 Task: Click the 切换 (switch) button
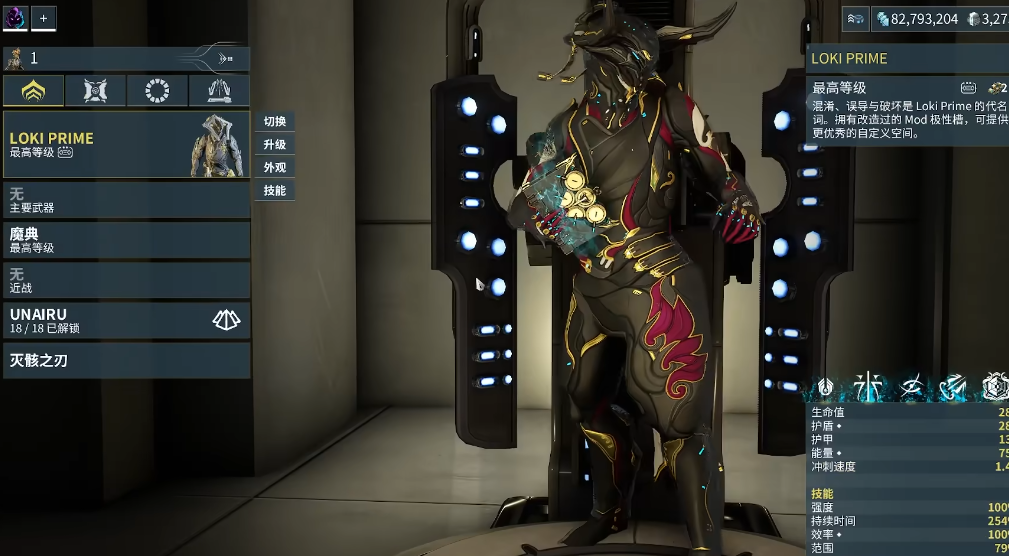point(275,121)
